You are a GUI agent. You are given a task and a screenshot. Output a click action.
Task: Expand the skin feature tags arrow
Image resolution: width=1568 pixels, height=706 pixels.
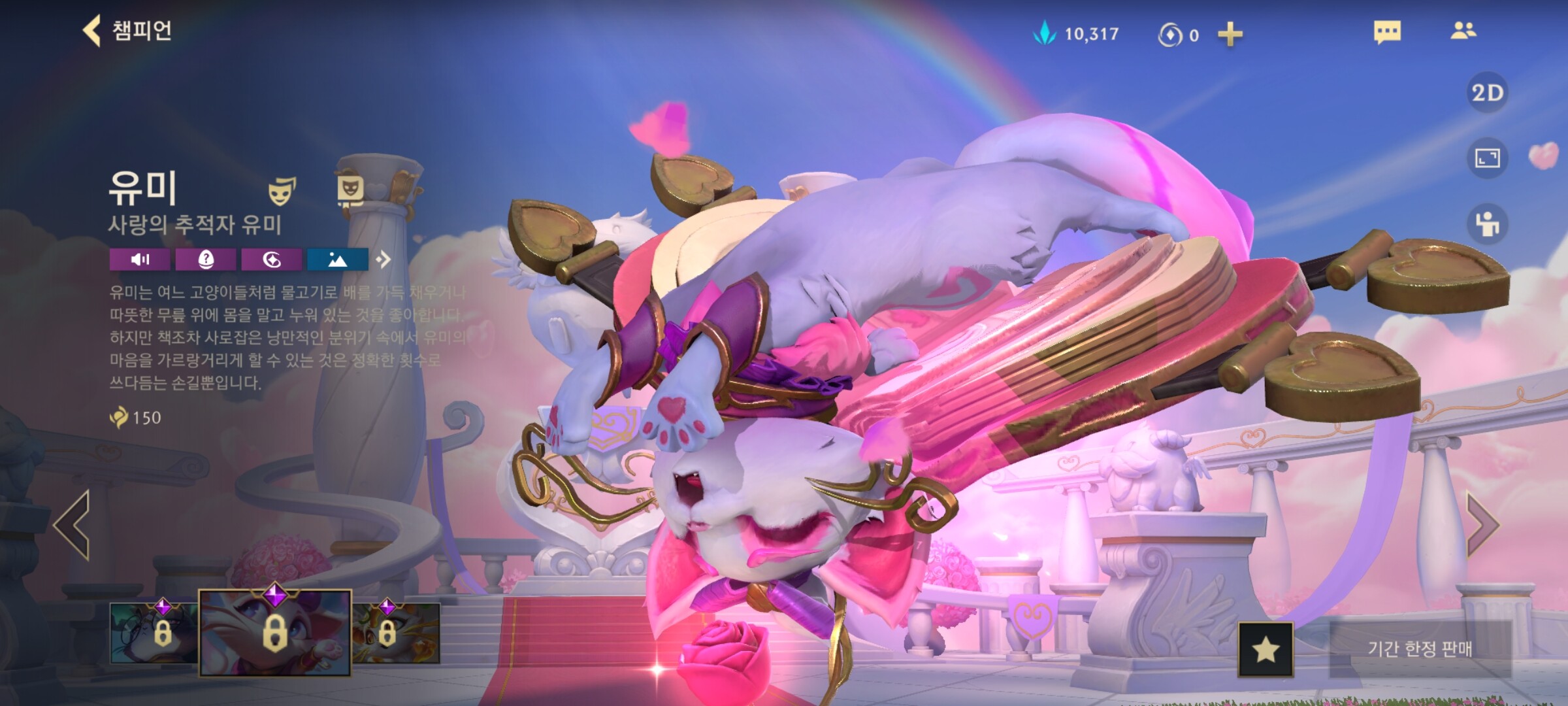(384, 260)
